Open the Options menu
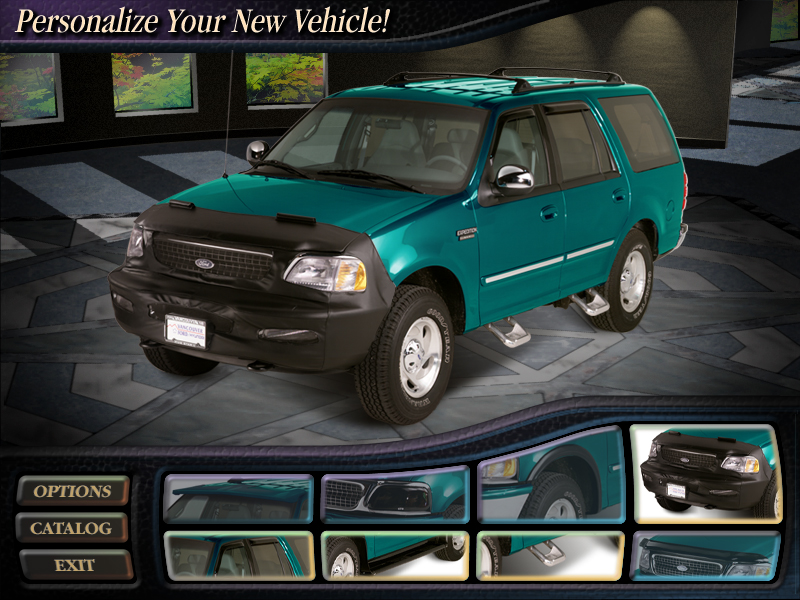 click(73, 491)
